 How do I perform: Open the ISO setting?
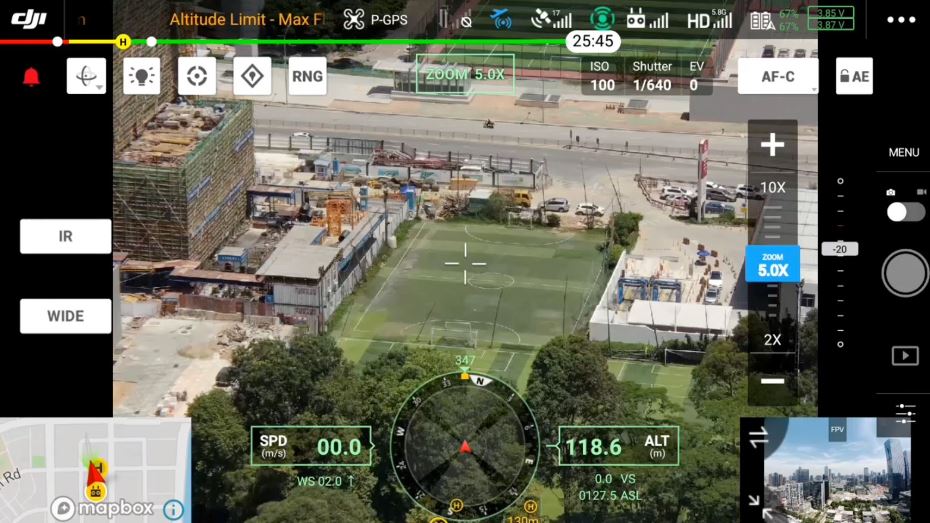click(x=602, y=77)
